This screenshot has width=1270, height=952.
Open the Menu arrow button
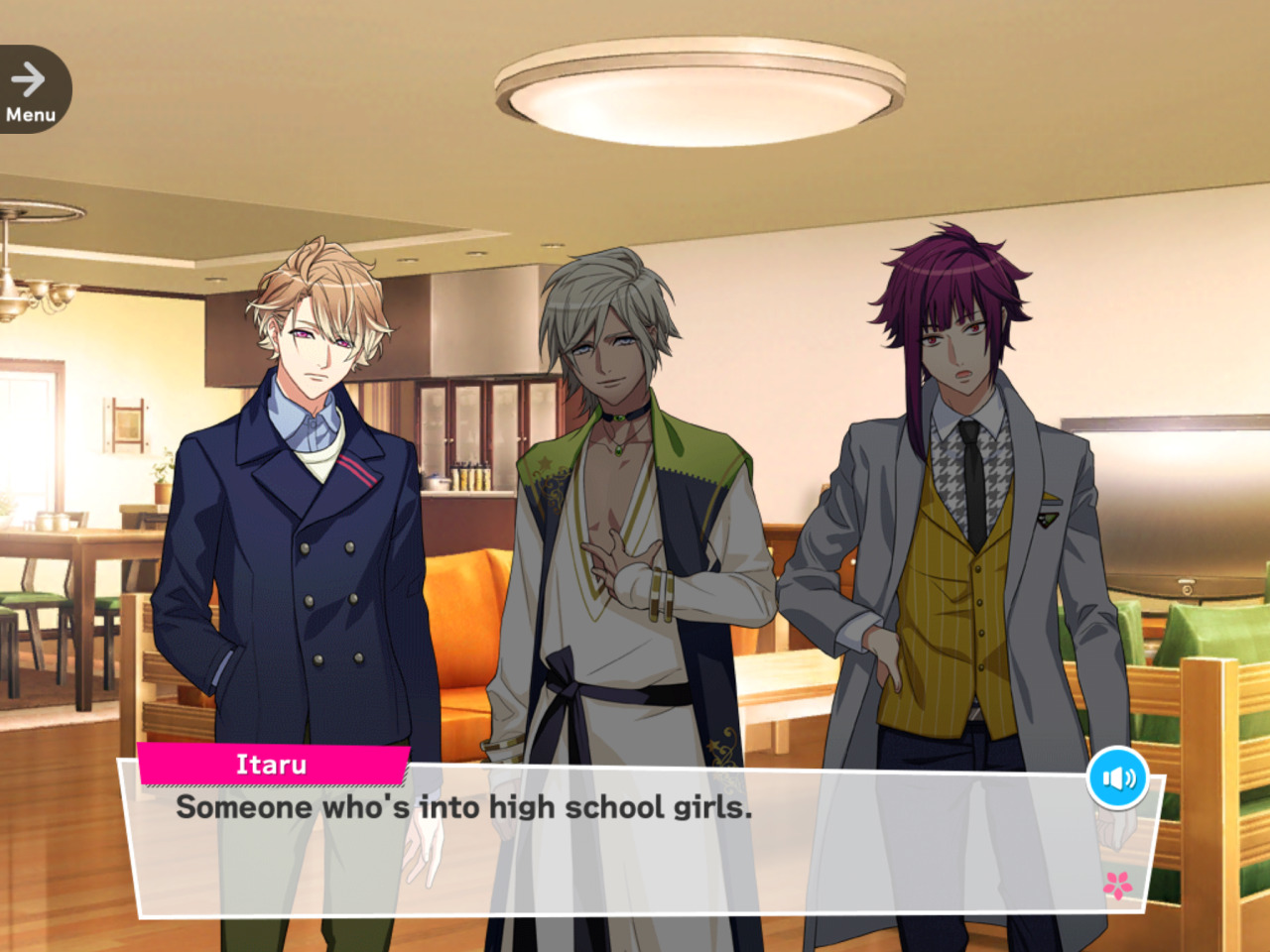pos(31,89)
